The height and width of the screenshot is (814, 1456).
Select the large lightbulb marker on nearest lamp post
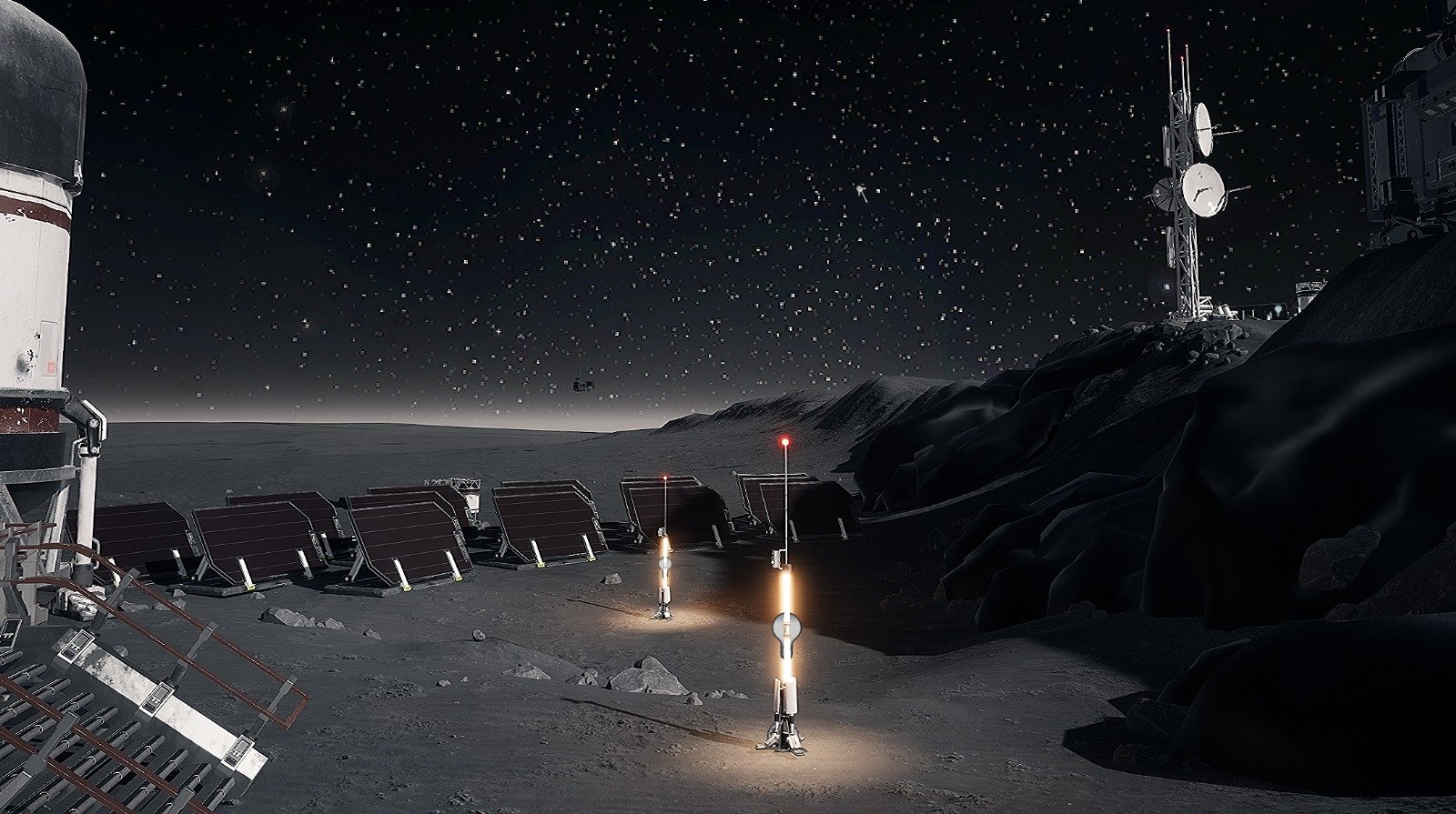(x=785, y=627)
